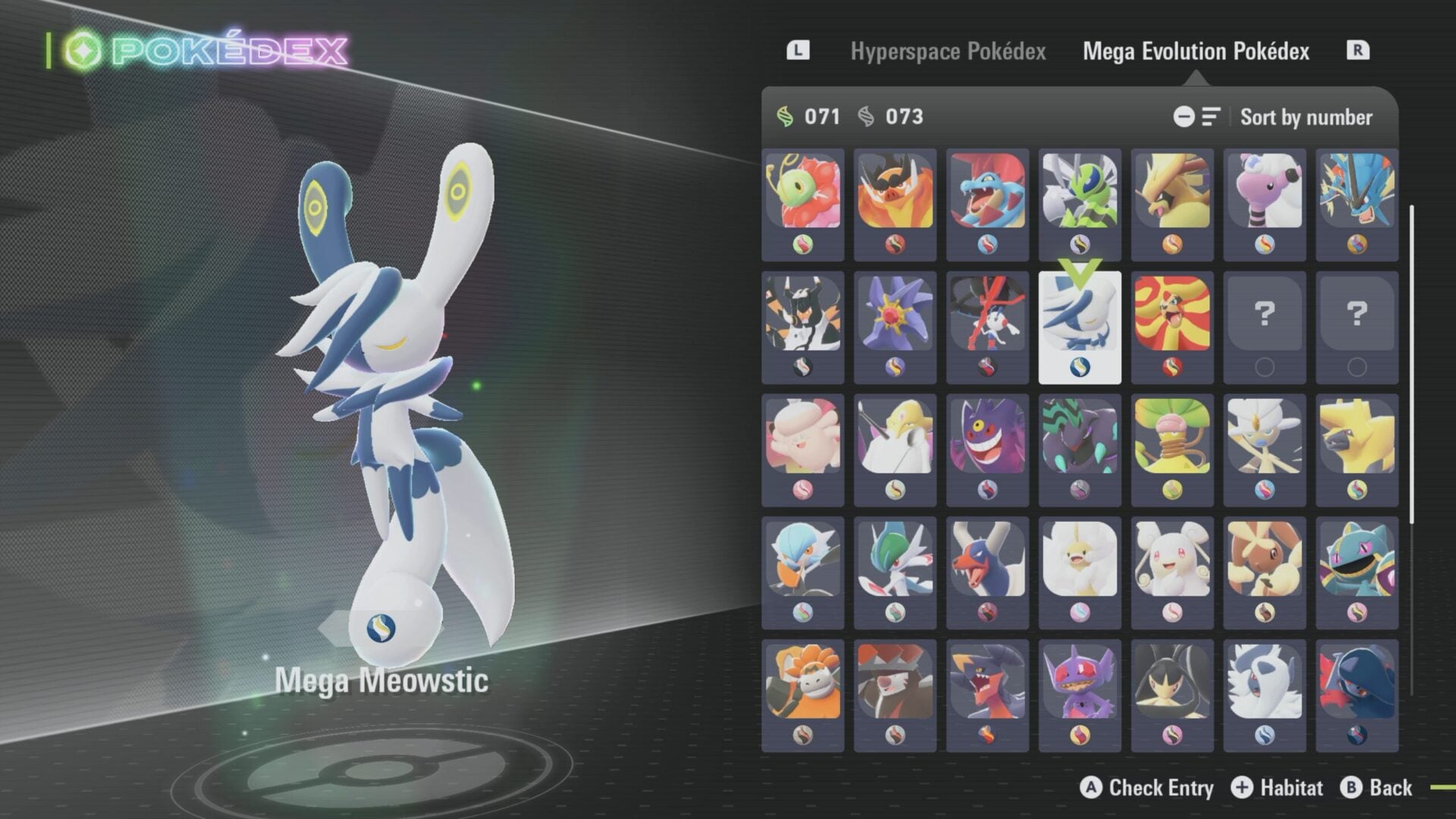Click the DNA icon beside the 071 counter

coord(785,118)
